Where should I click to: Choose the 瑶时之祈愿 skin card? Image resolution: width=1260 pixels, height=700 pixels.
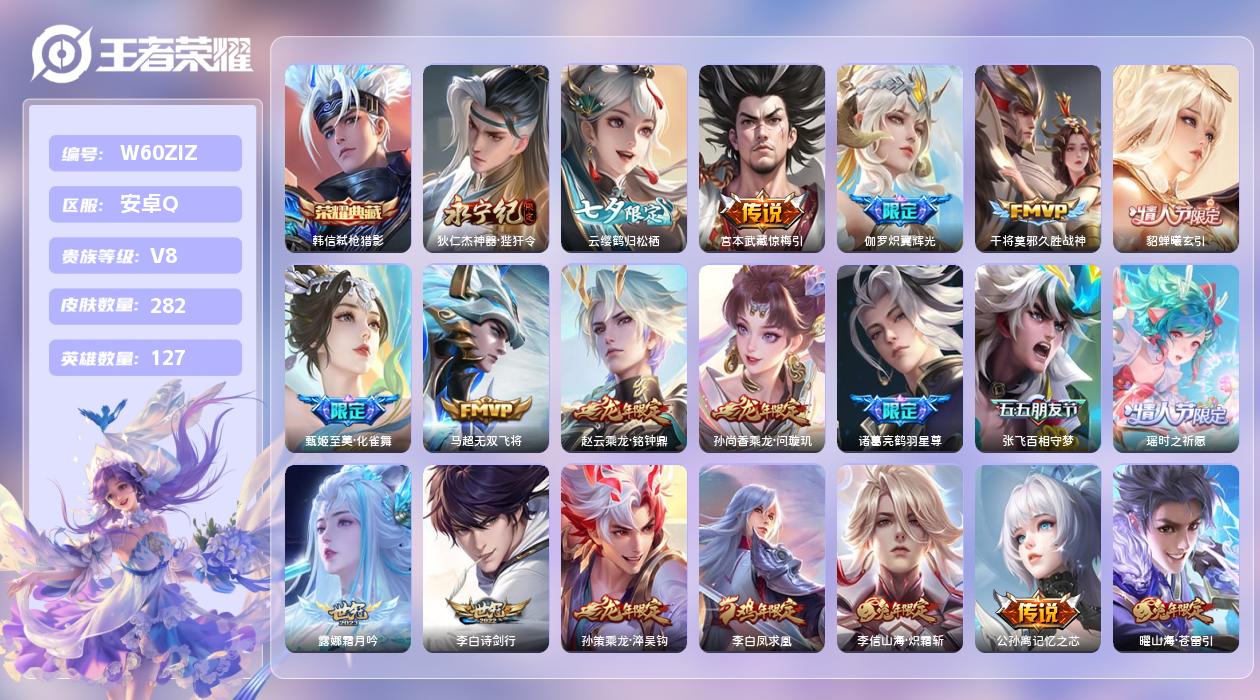tap(1176, 358)
